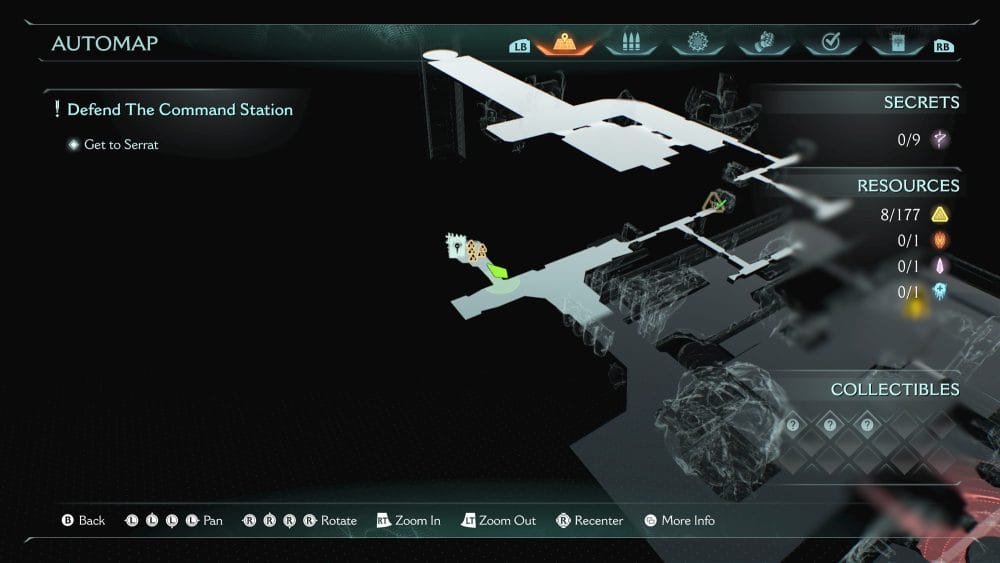Open the gear cog tab
Screen dimensions: 1000x563
point(697,43)
